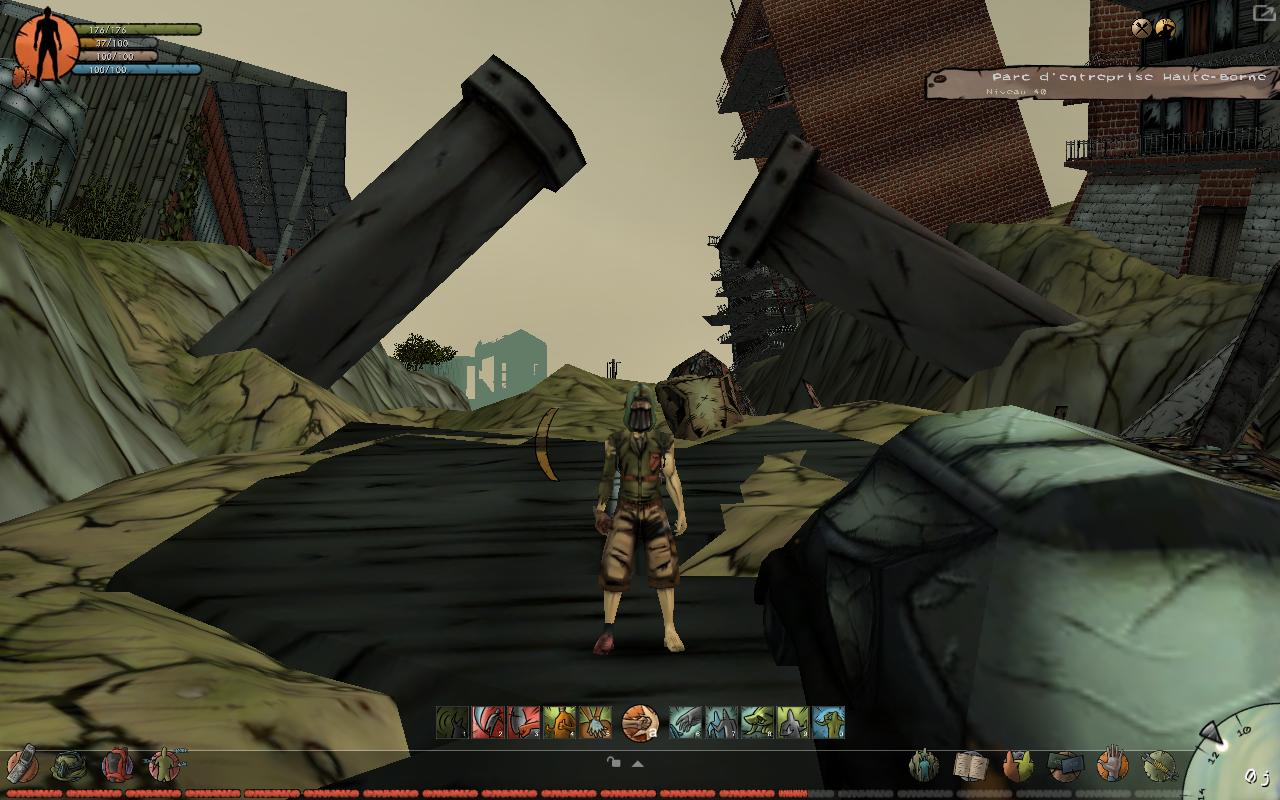Trigger the round fist punch attack
This screenshot has height=800, width=1280.
pyautogui.click(x=640, y=722)
